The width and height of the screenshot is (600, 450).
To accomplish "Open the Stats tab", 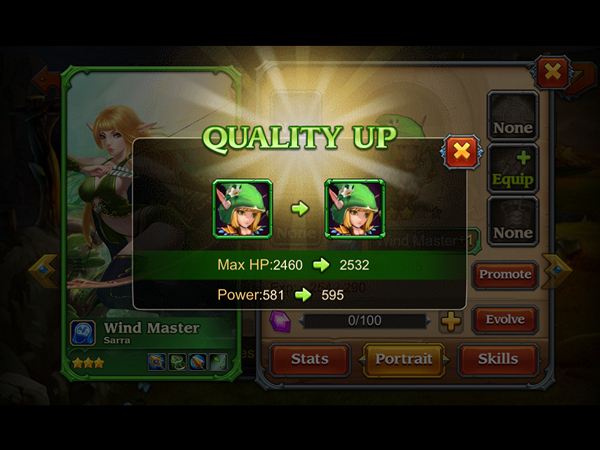I will (309, 359).
